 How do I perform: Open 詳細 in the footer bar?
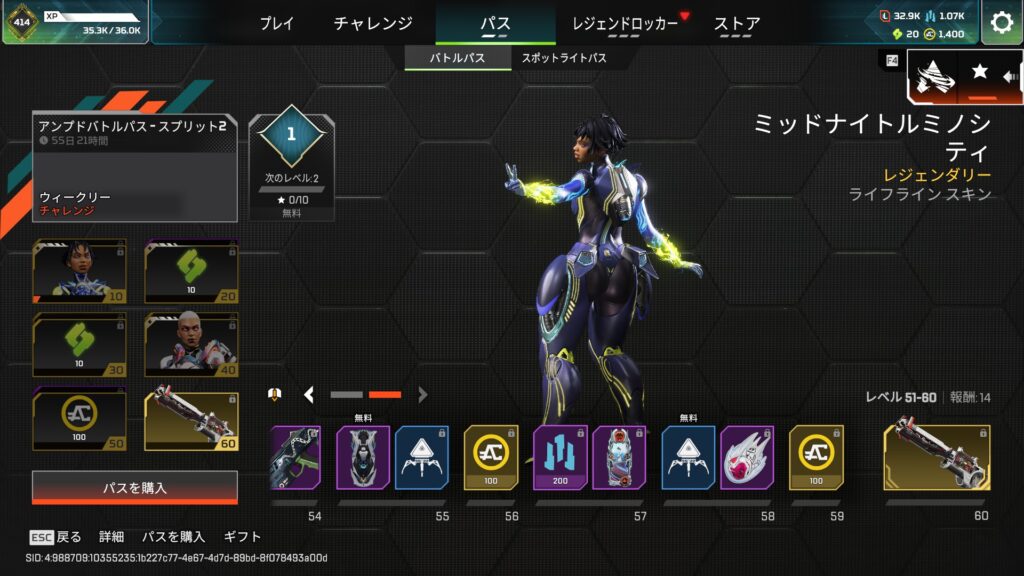click(112, 537)
